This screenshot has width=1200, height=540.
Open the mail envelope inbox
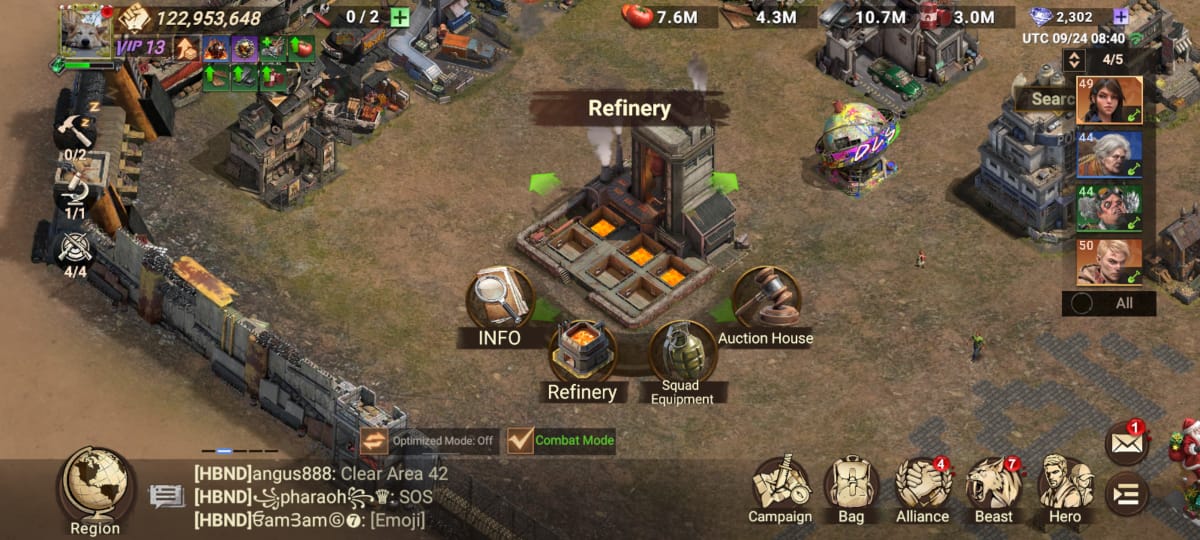tap(1126, 445)
